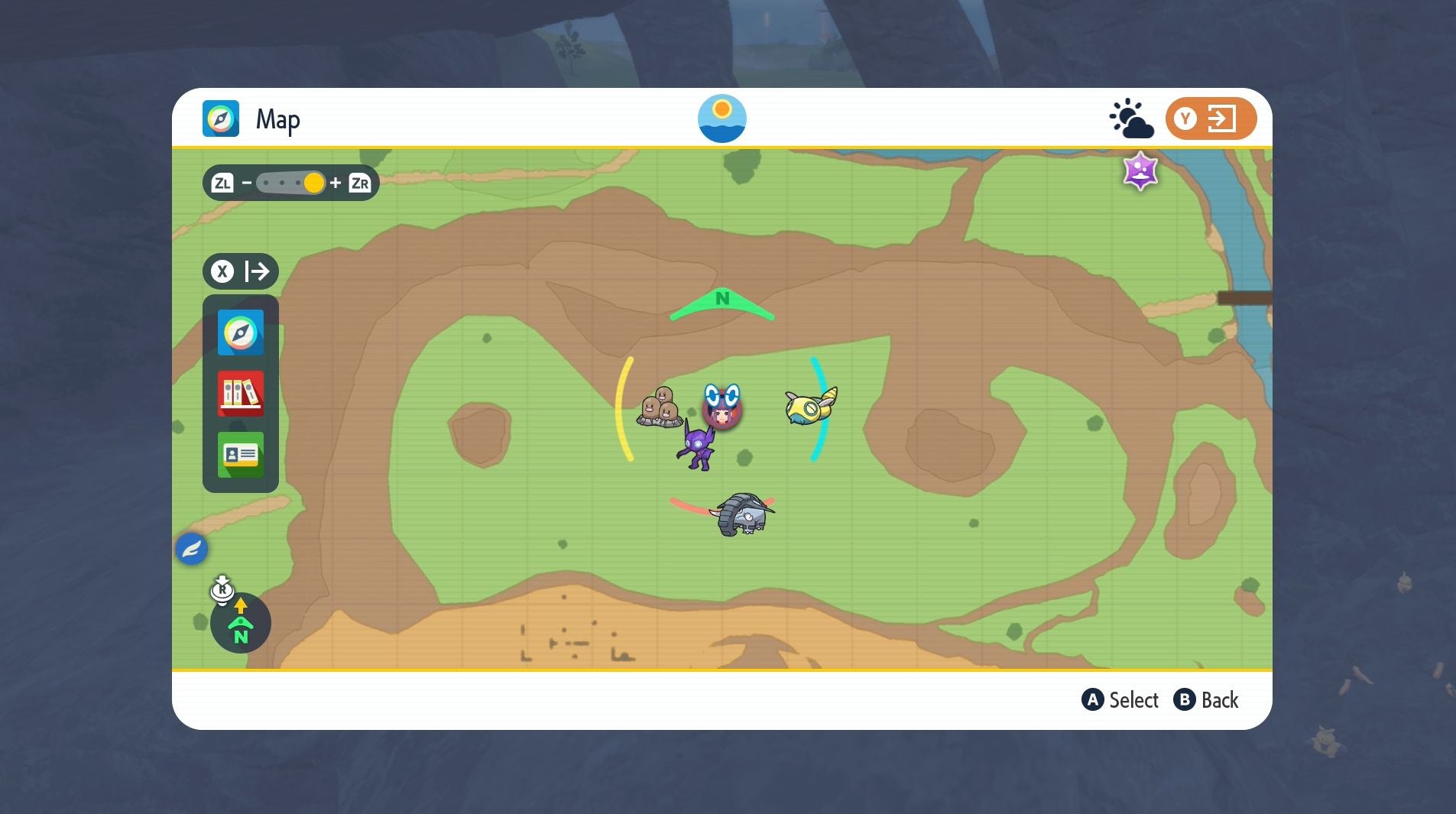Click the A Select prompt at the bottom
The image size is (1456, 814).
(x=1120, y=699)
